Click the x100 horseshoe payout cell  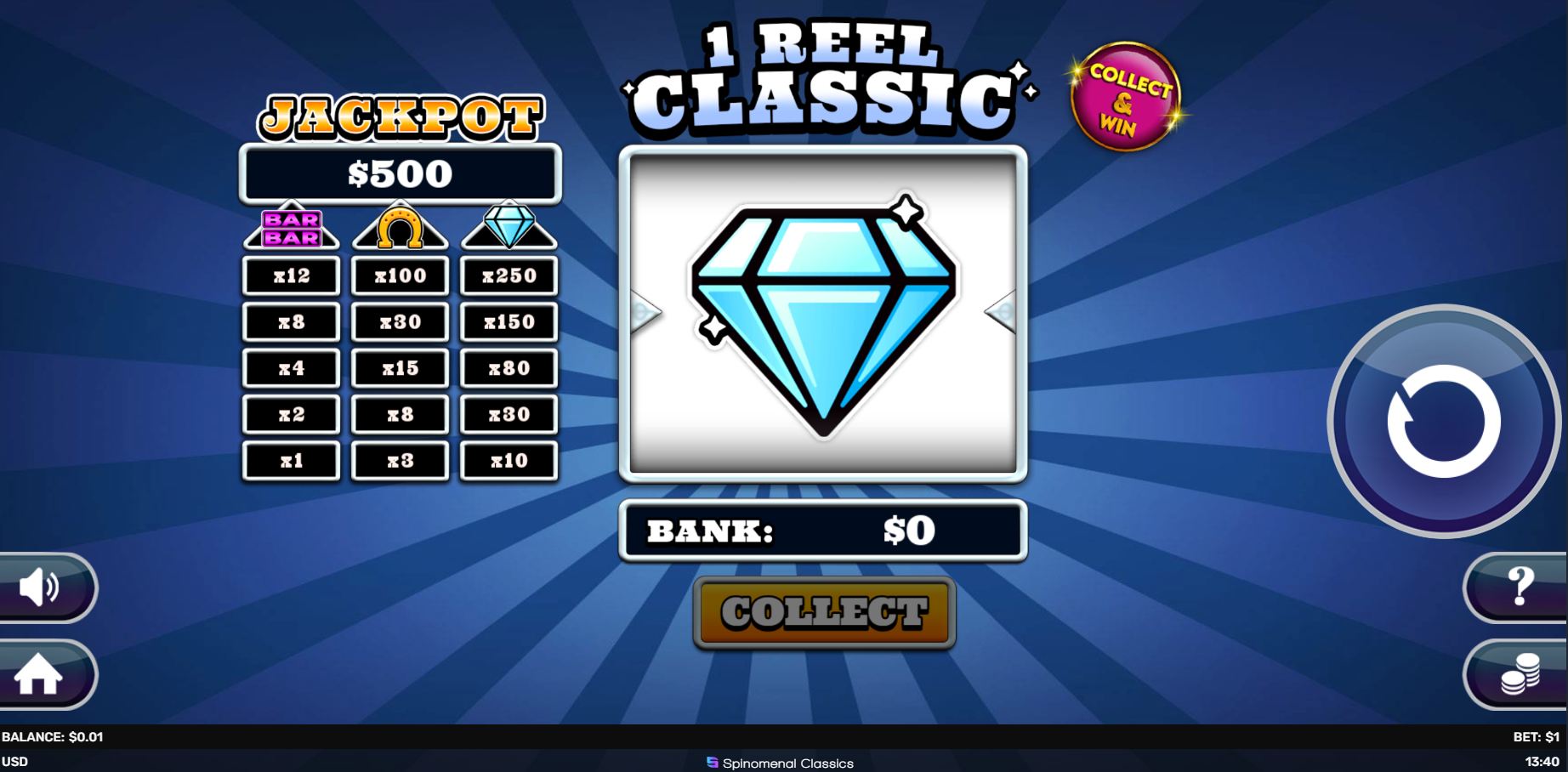coord(400,275)
